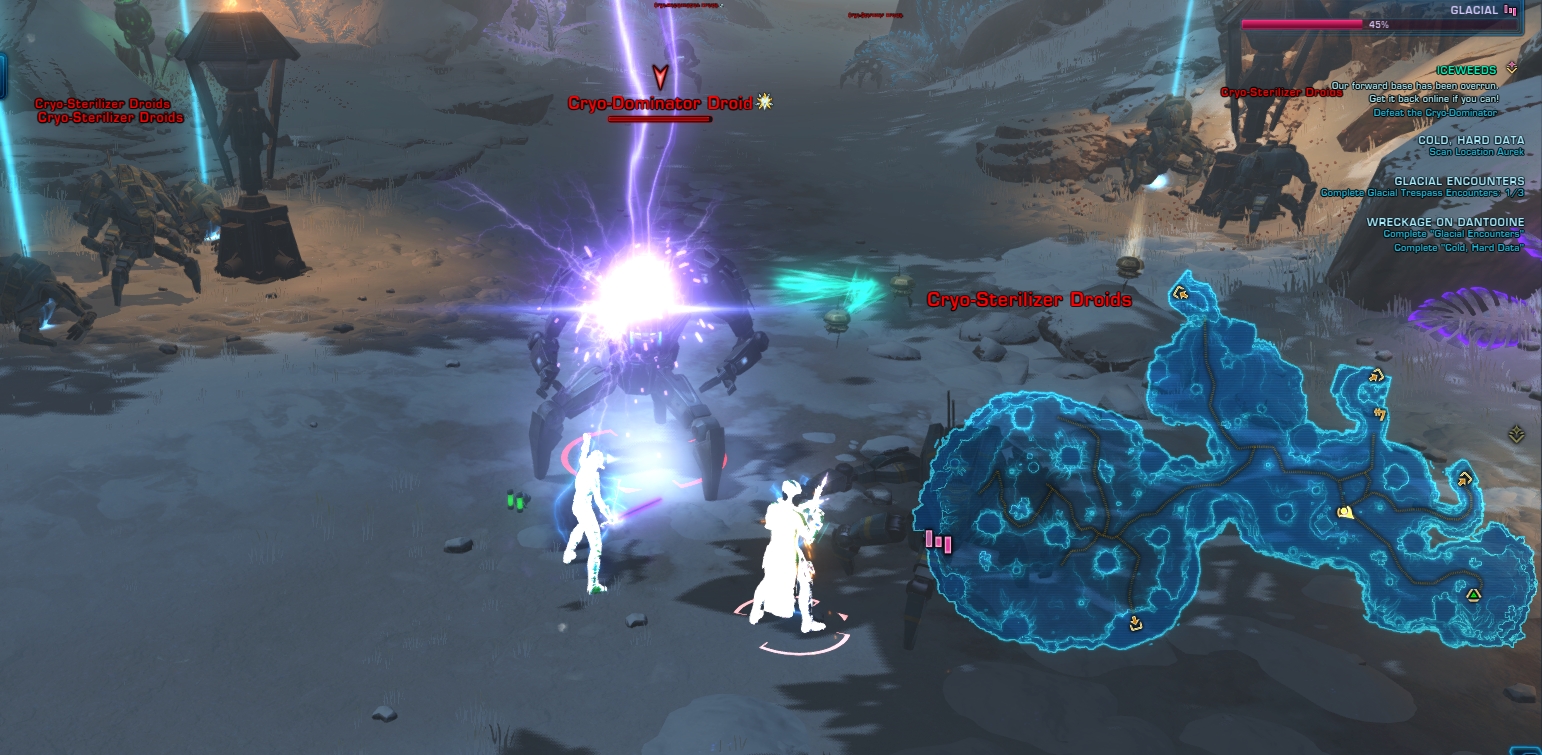
Task: Open the Wreckage on Dantooine mission
Action: pyautogui.click(x=1445, y=222)
